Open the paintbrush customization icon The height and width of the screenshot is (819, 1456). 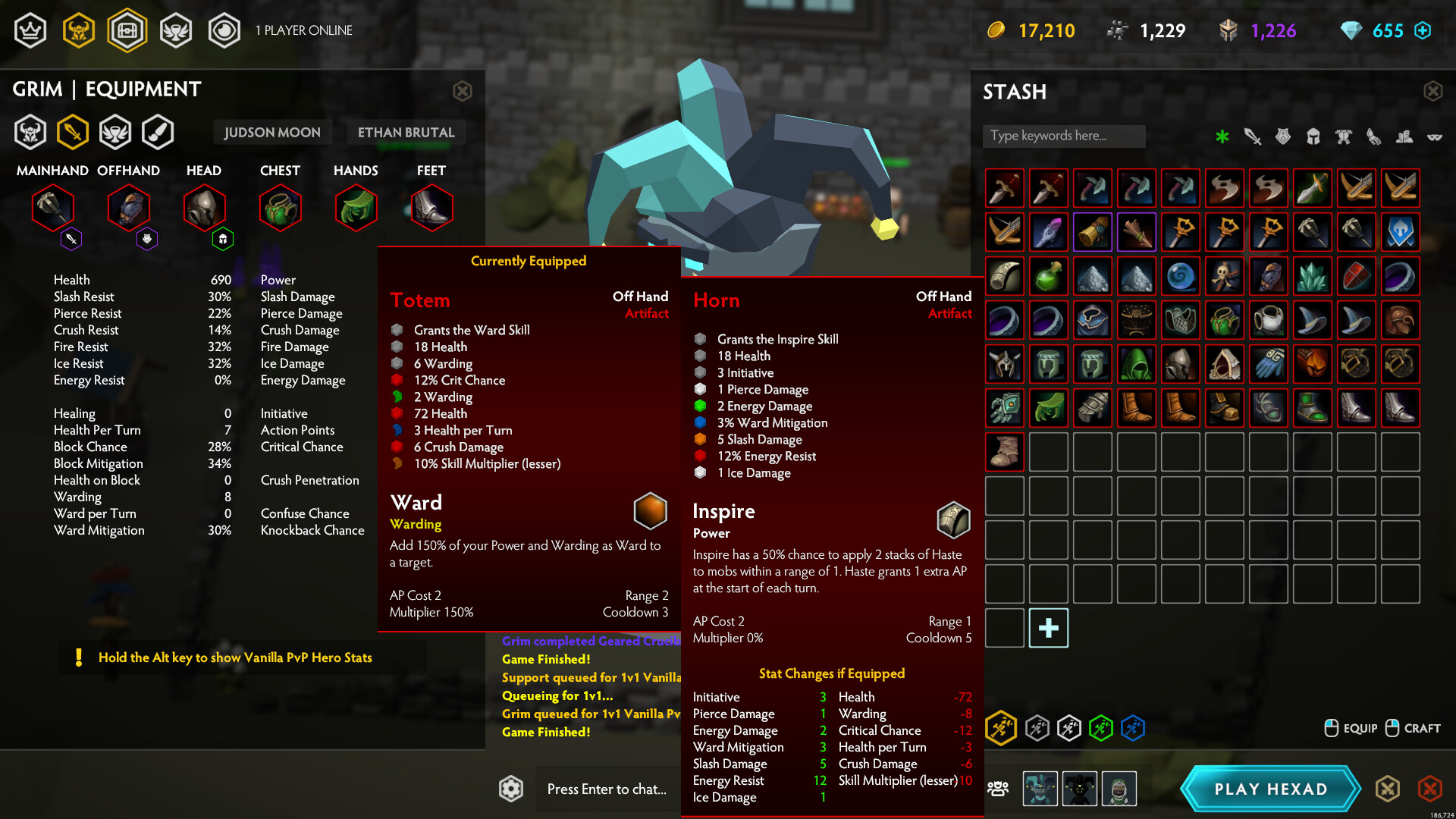[158, 131]
